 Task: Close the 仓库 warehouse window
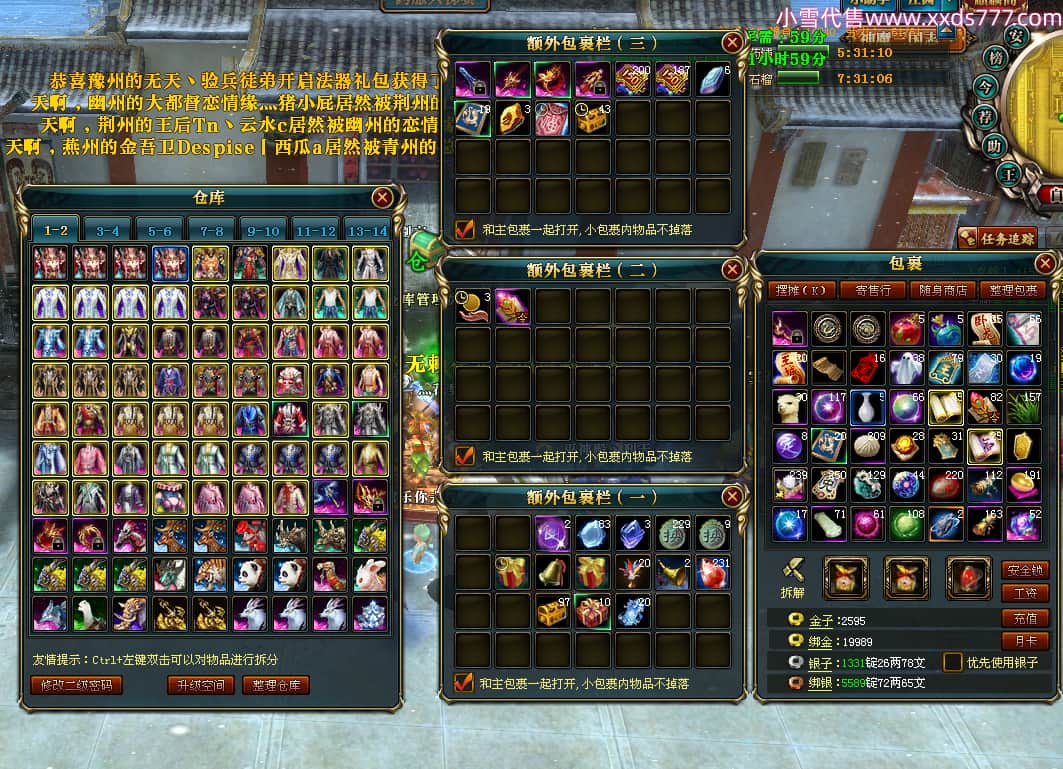[x=382, y=198]
